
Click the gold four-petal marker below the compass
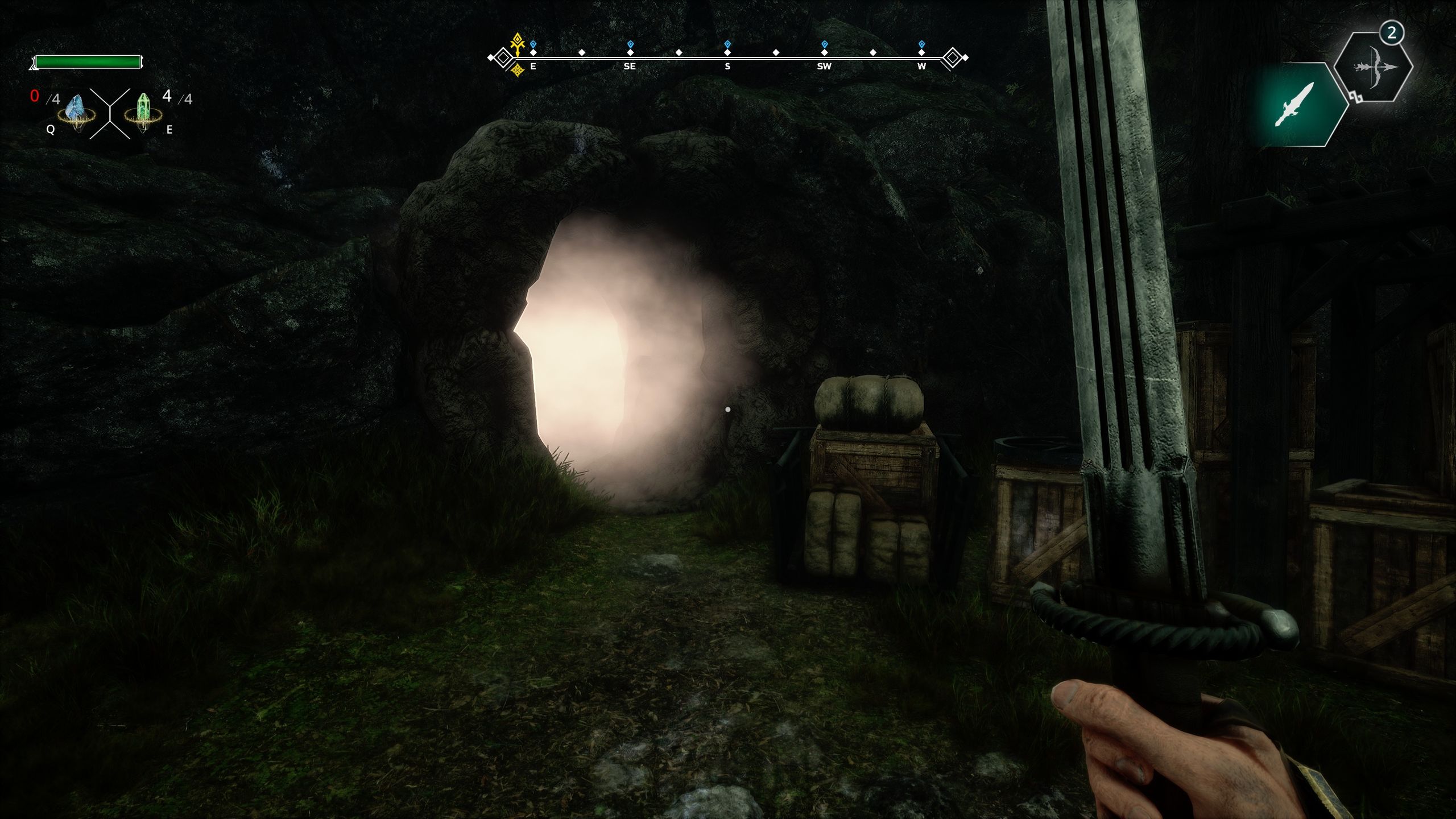(518, 70)
